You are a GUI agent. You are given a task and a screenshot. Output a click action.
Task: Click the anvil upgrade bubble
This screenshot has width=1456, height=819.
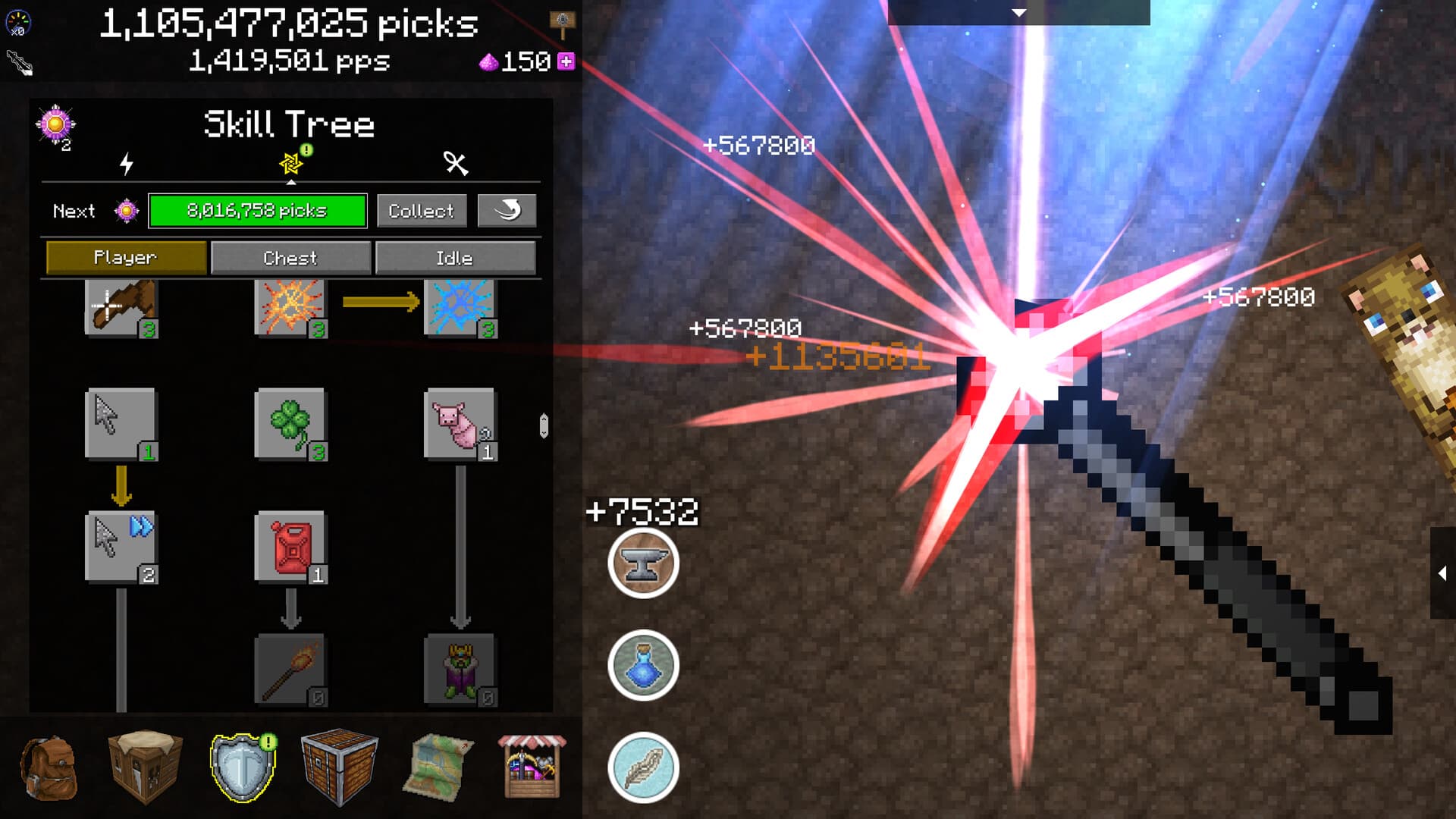pos(644,564)
